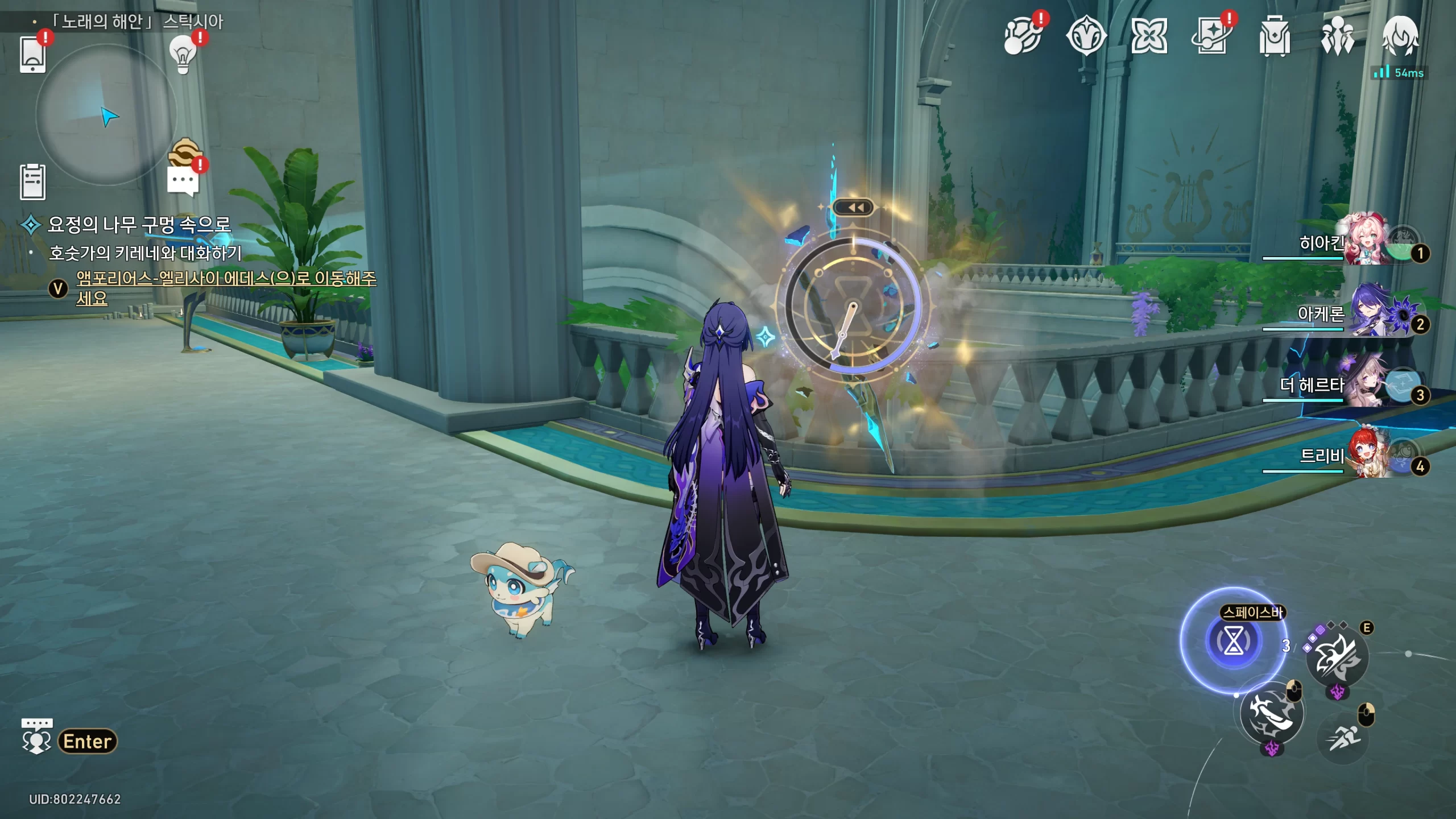Click the circular minimap
Screen dimensions: 1456x819
click(x=106, y=115)
